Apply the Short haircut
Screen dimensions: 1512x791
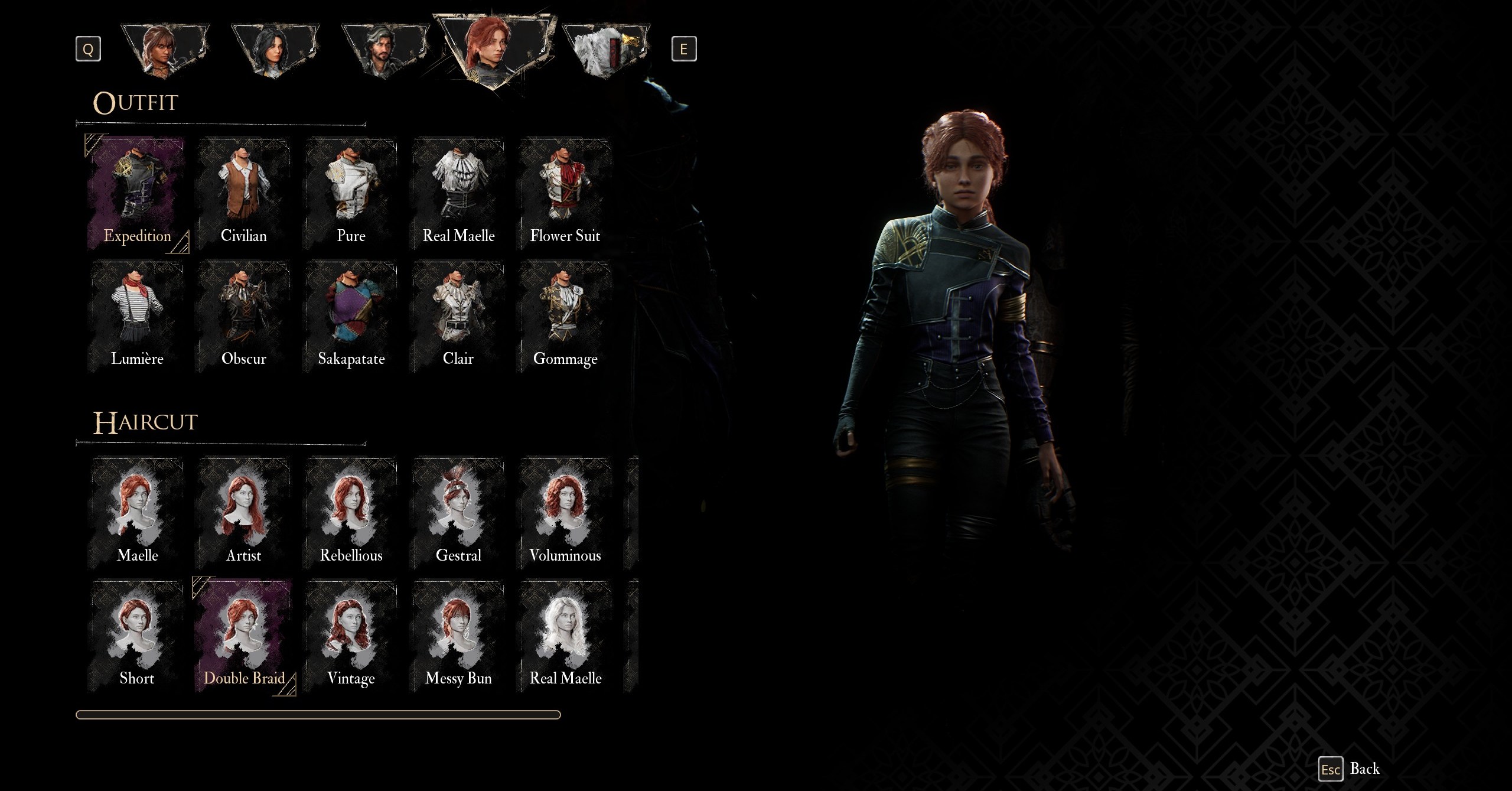[x=137, y=637]
